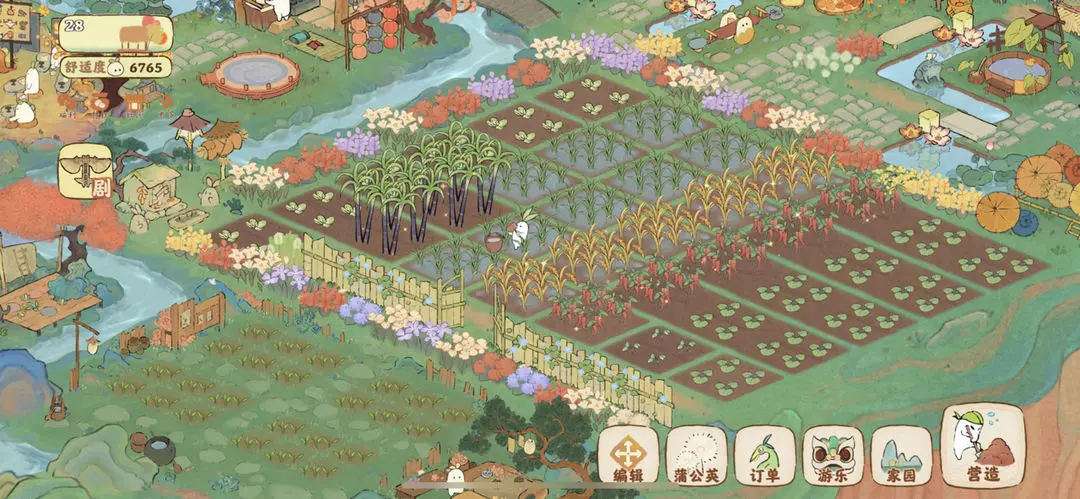This screenshot has height=499, width=1080.
Task: Tap the 蒲公英 dandelion button
Action: click(x=696, y=459)
